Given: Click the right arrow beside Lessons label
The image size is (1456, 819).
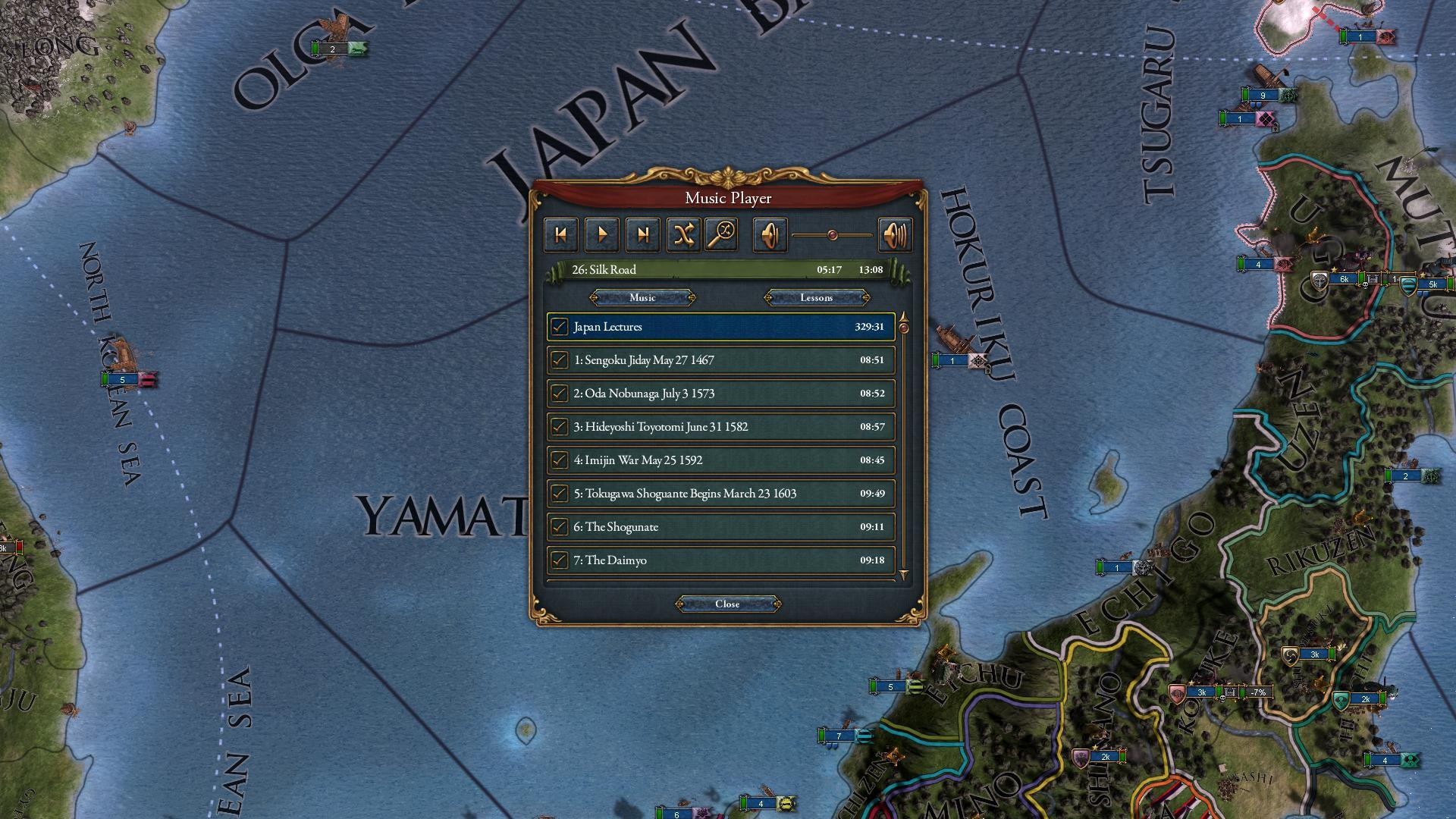Looking at the screenshot, I should 864,297.
